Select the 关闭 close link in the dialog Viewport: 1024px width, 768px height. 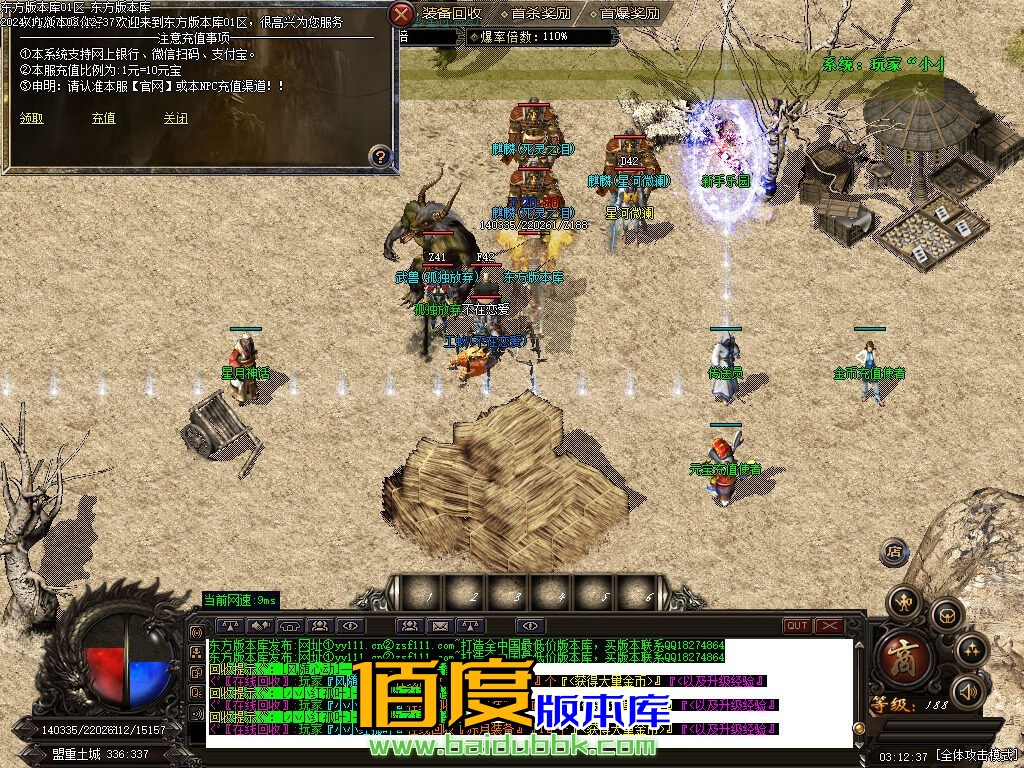pyautogui.click(x=176, y=118)
